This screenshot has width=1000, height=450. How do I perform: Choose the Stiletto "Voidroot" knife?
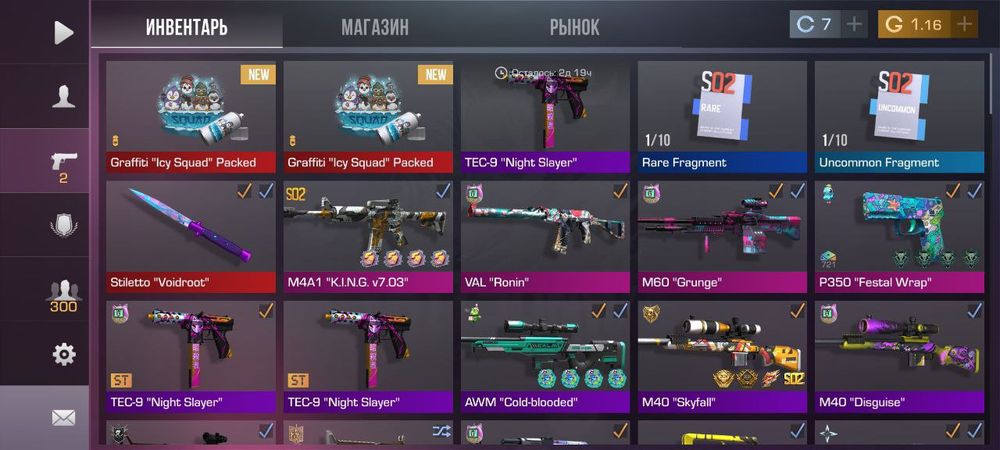[190, 236]
